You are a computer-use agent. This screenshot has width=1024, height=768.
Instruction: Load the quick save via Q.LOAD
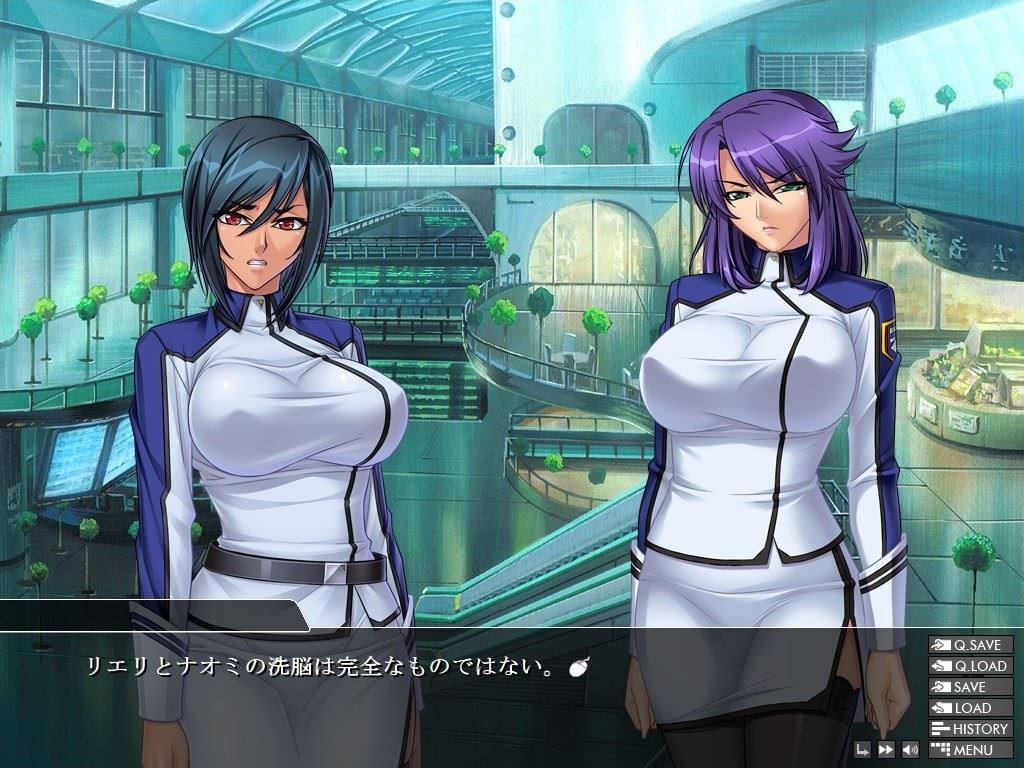click(x=970, y=666)
